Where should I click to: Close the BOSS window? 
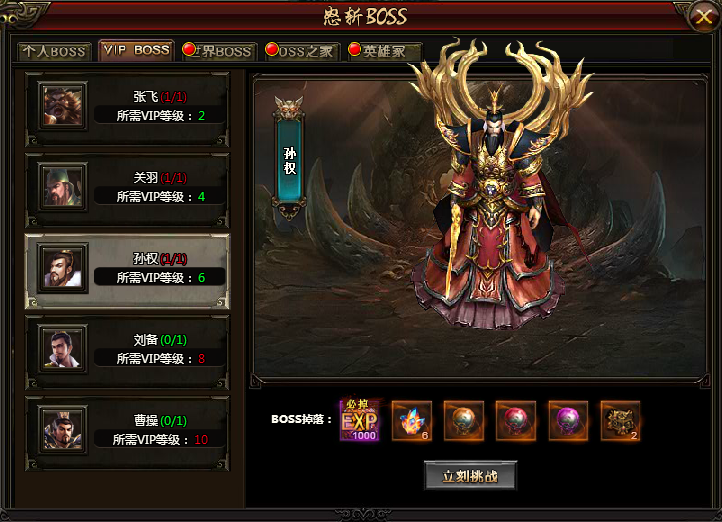coord(701,15)
